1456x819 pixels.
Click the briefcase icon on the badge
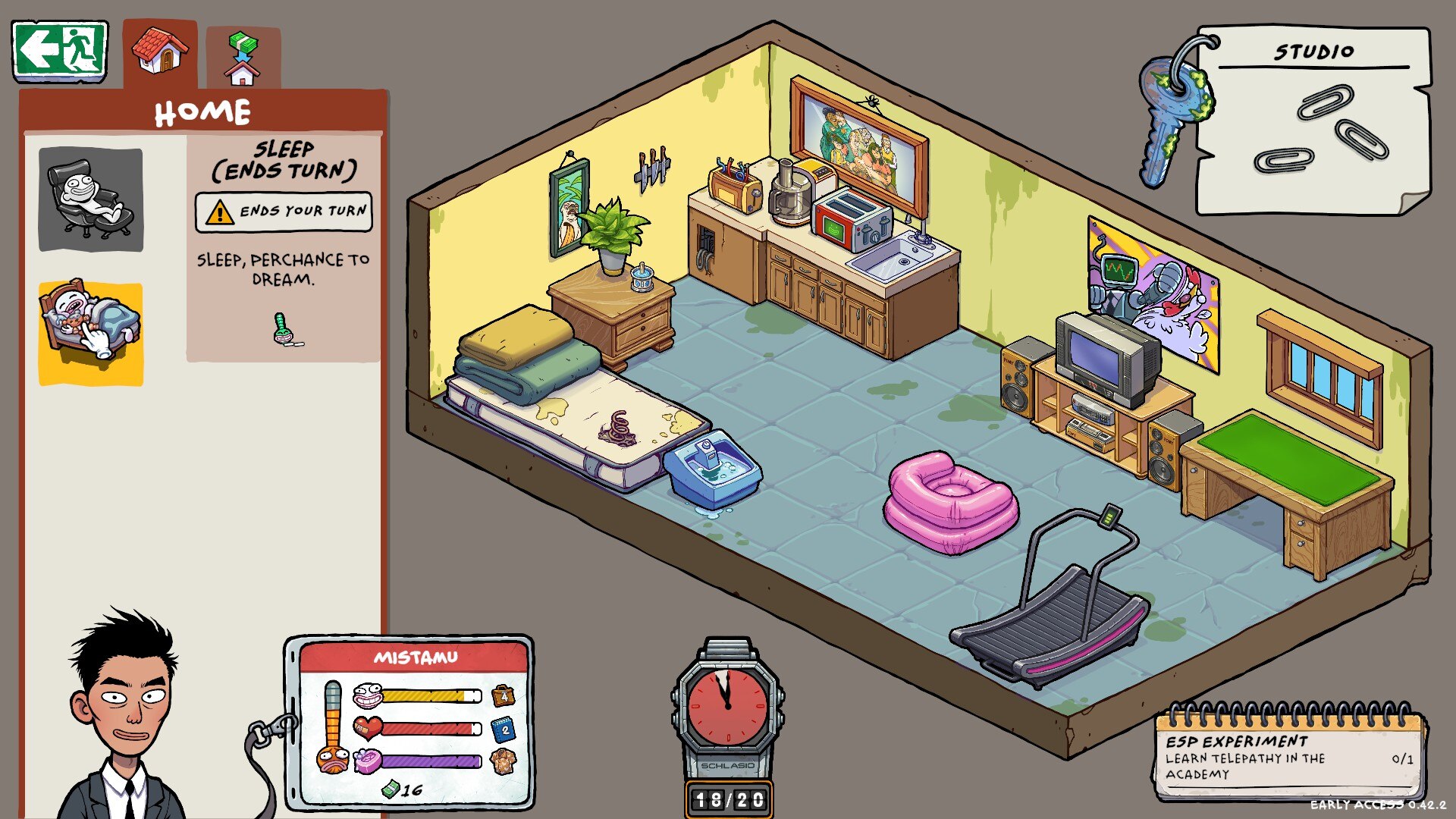point(504,695)
